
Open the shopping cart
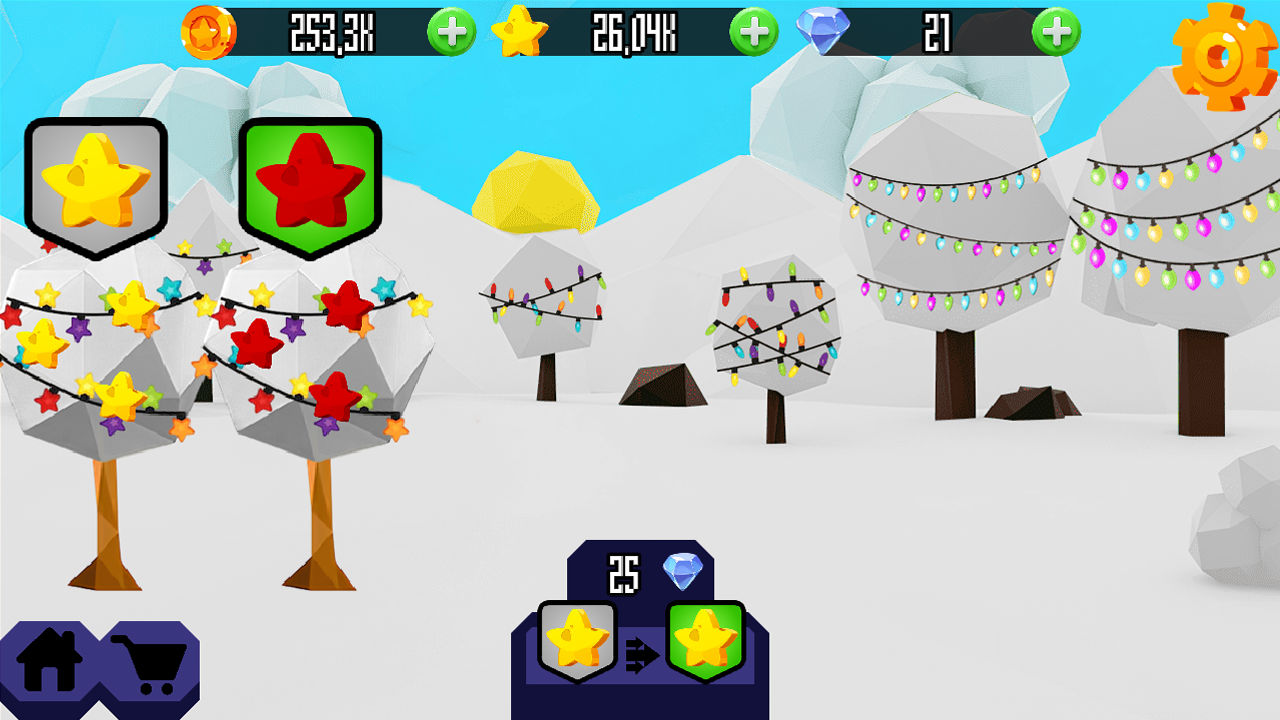pyautogui.click(x=150, y=662)
